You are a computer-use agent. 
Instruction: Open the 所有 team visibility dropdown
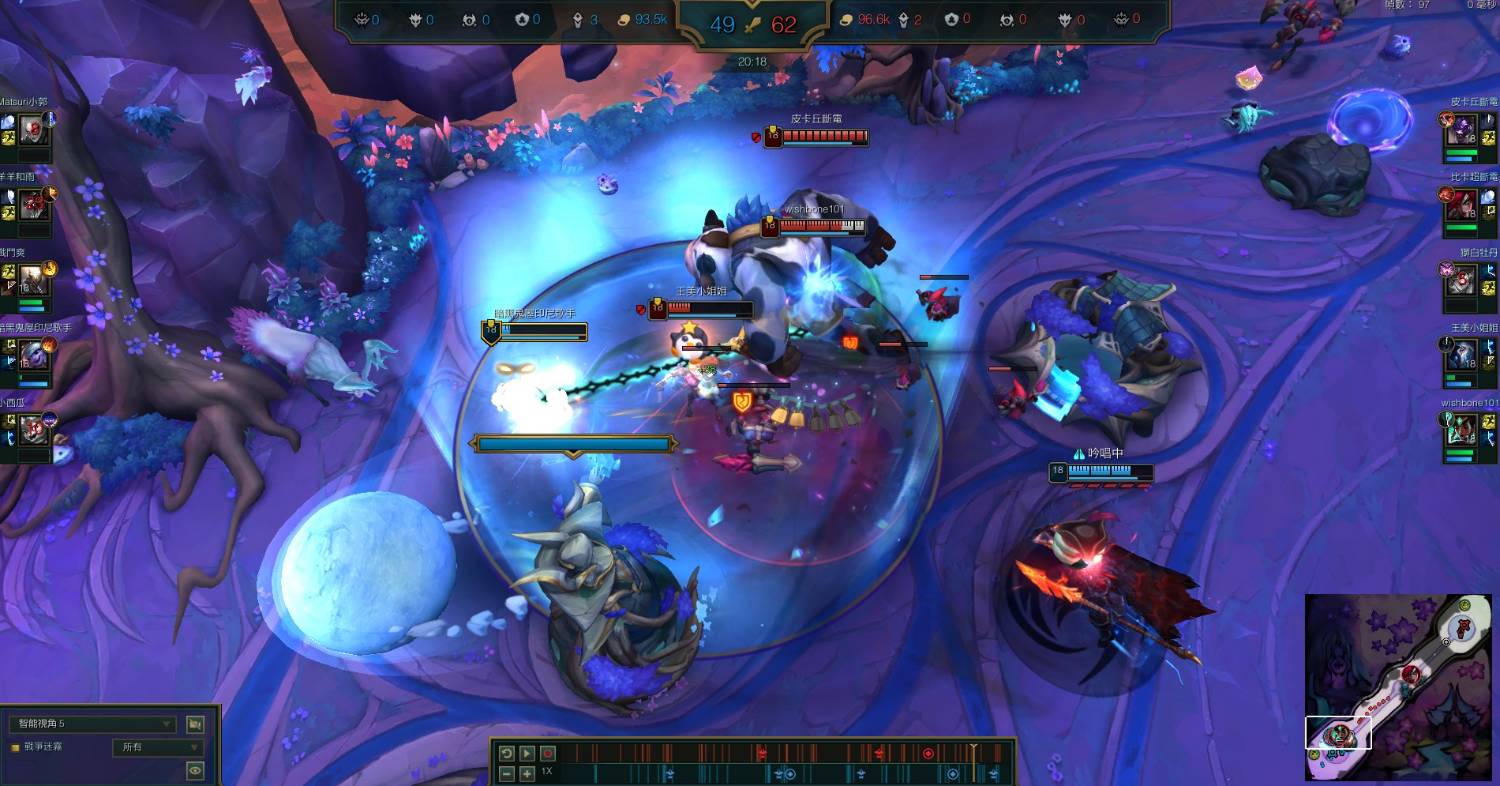pyautogui.click(x=160, y=747)
